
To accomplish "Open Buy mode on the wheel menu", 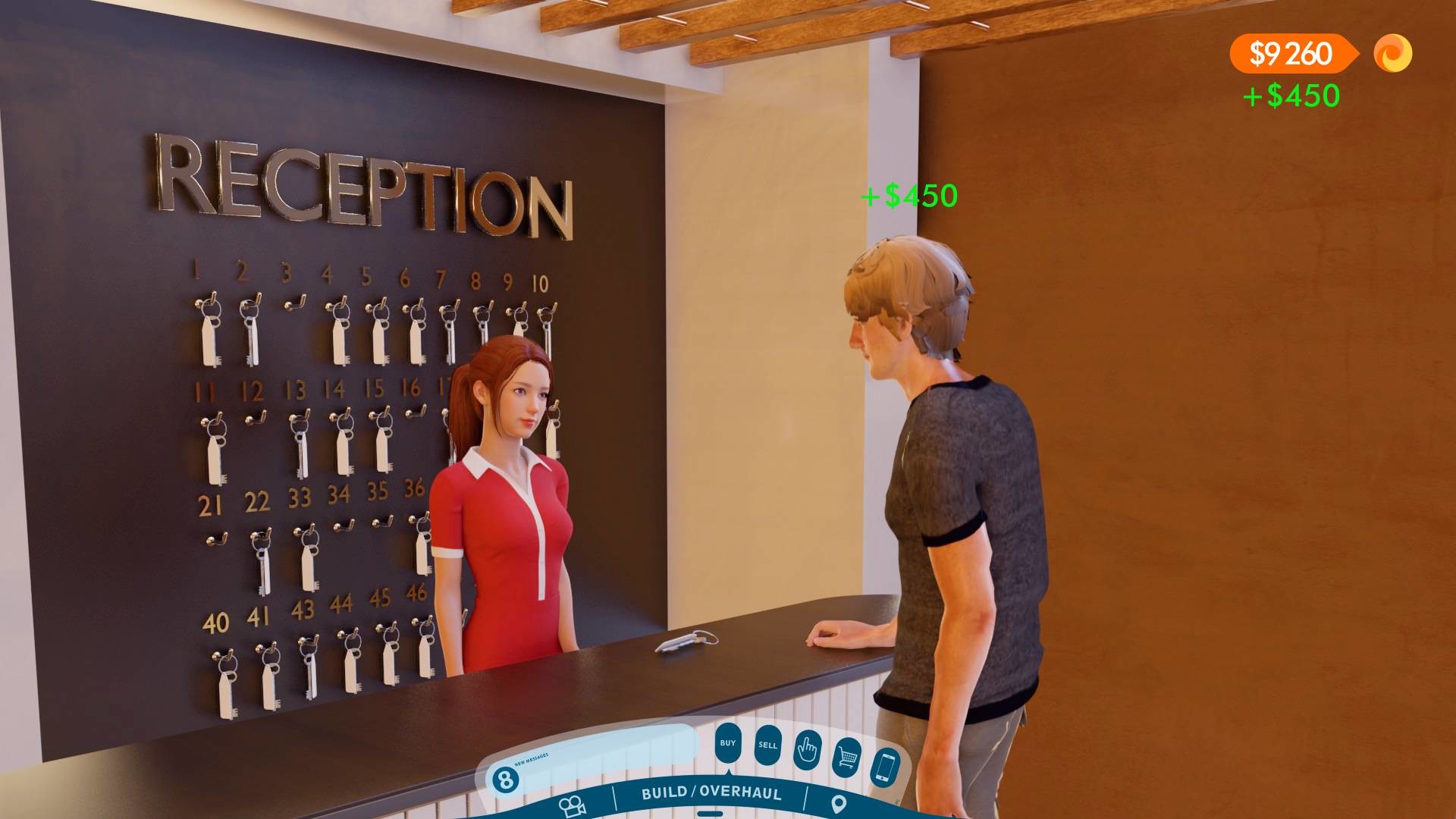I will click(729, 742).
